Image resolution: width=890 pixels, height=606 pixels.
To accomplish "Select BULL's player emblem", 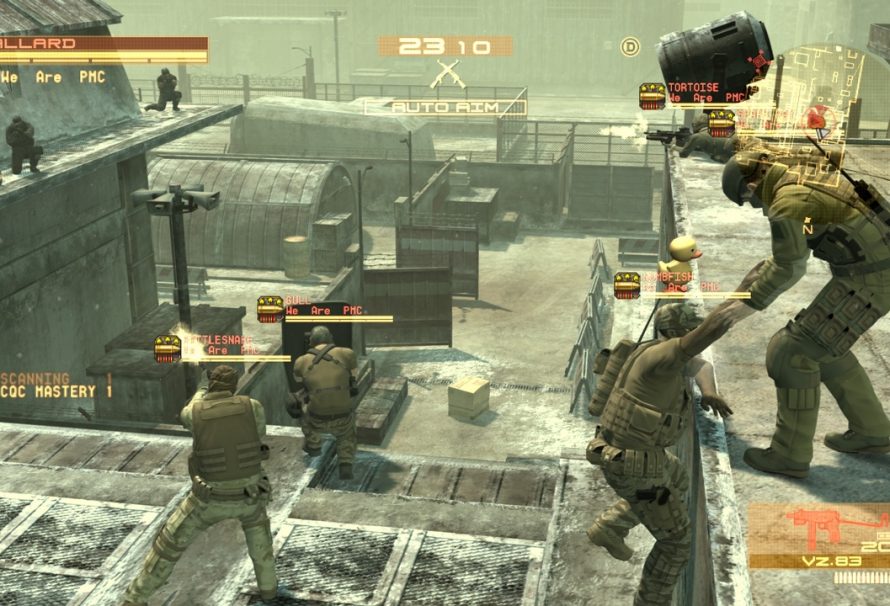I will tap(269, 309).
